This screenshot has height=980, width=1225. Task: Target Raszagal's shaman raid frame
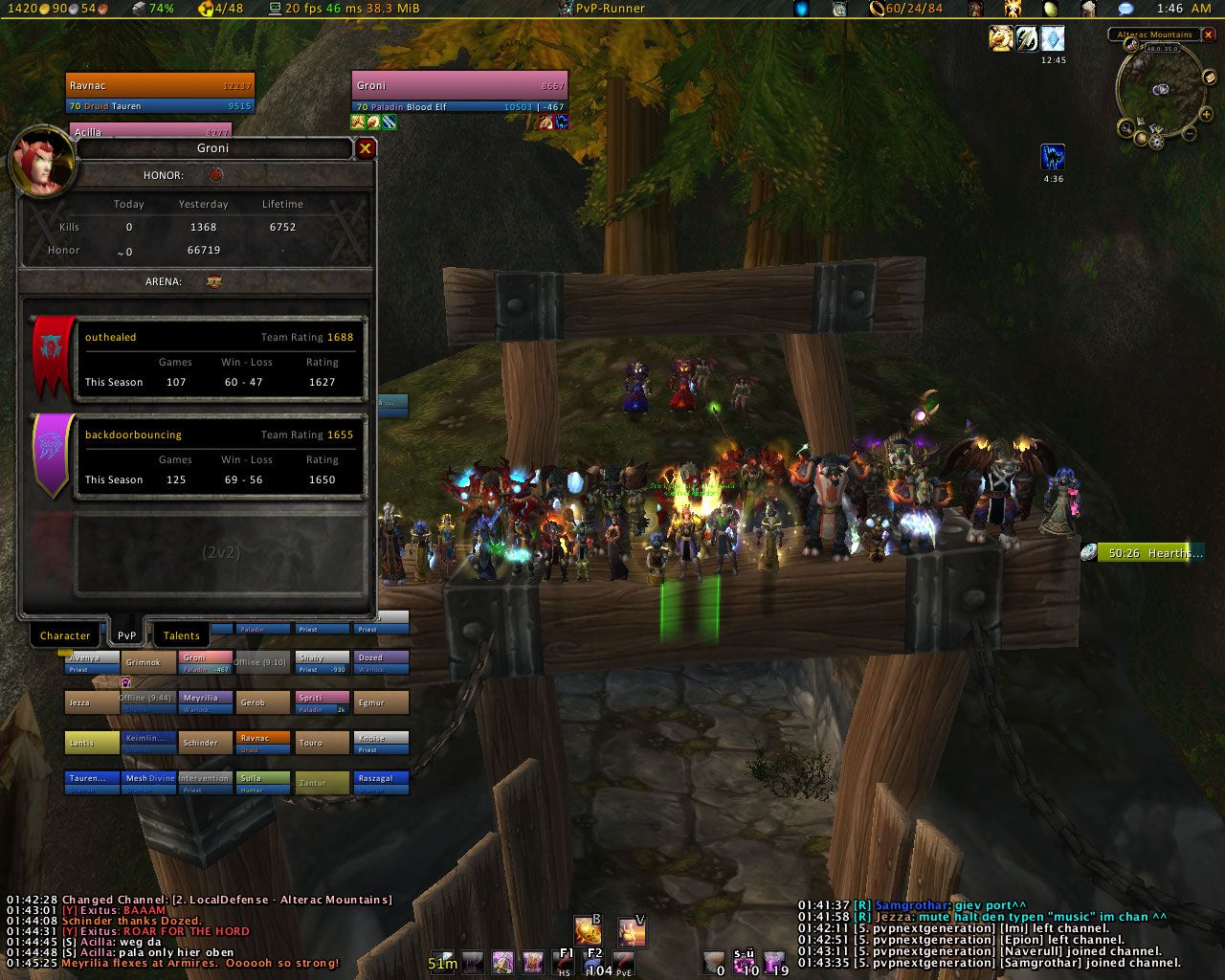[381, 783]
